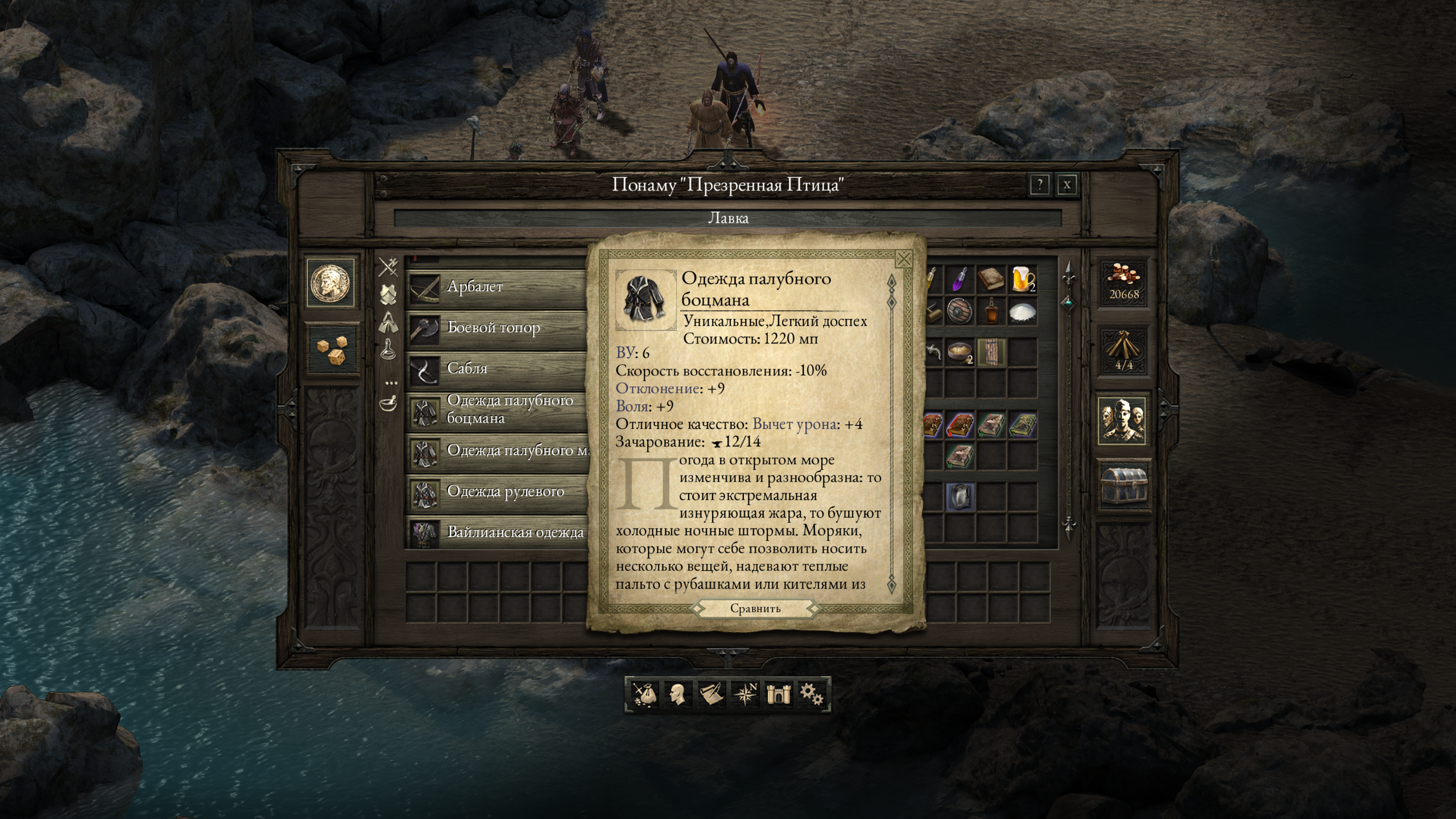Viewport: 1456px width, 819px height.
Task: Filter shop by weapons crossed-swords icon
Action: point(388,267)
